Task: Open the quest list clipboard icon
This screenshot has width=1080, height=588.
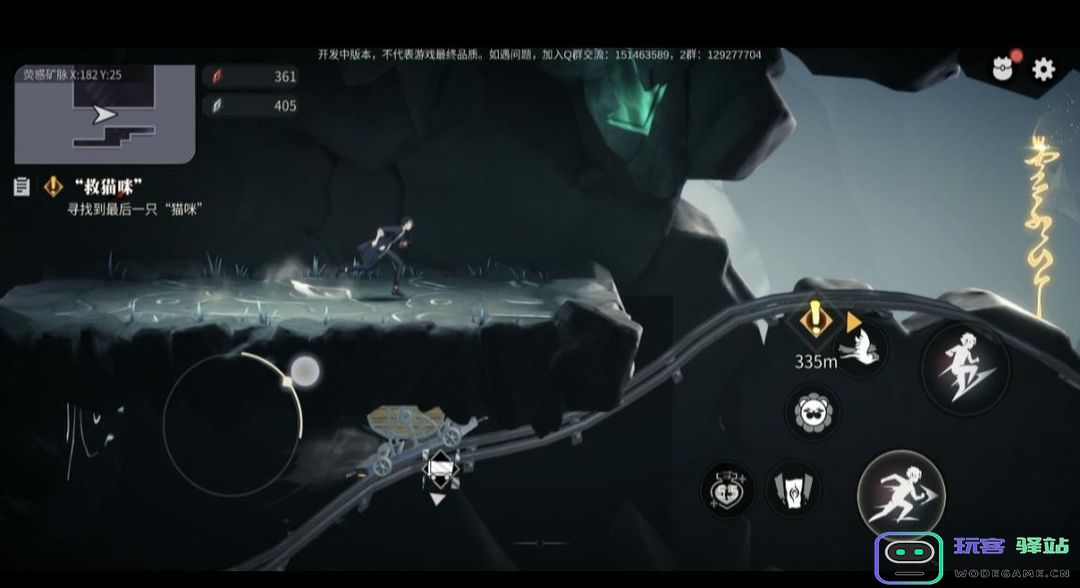Action: [x=21, y=186]
